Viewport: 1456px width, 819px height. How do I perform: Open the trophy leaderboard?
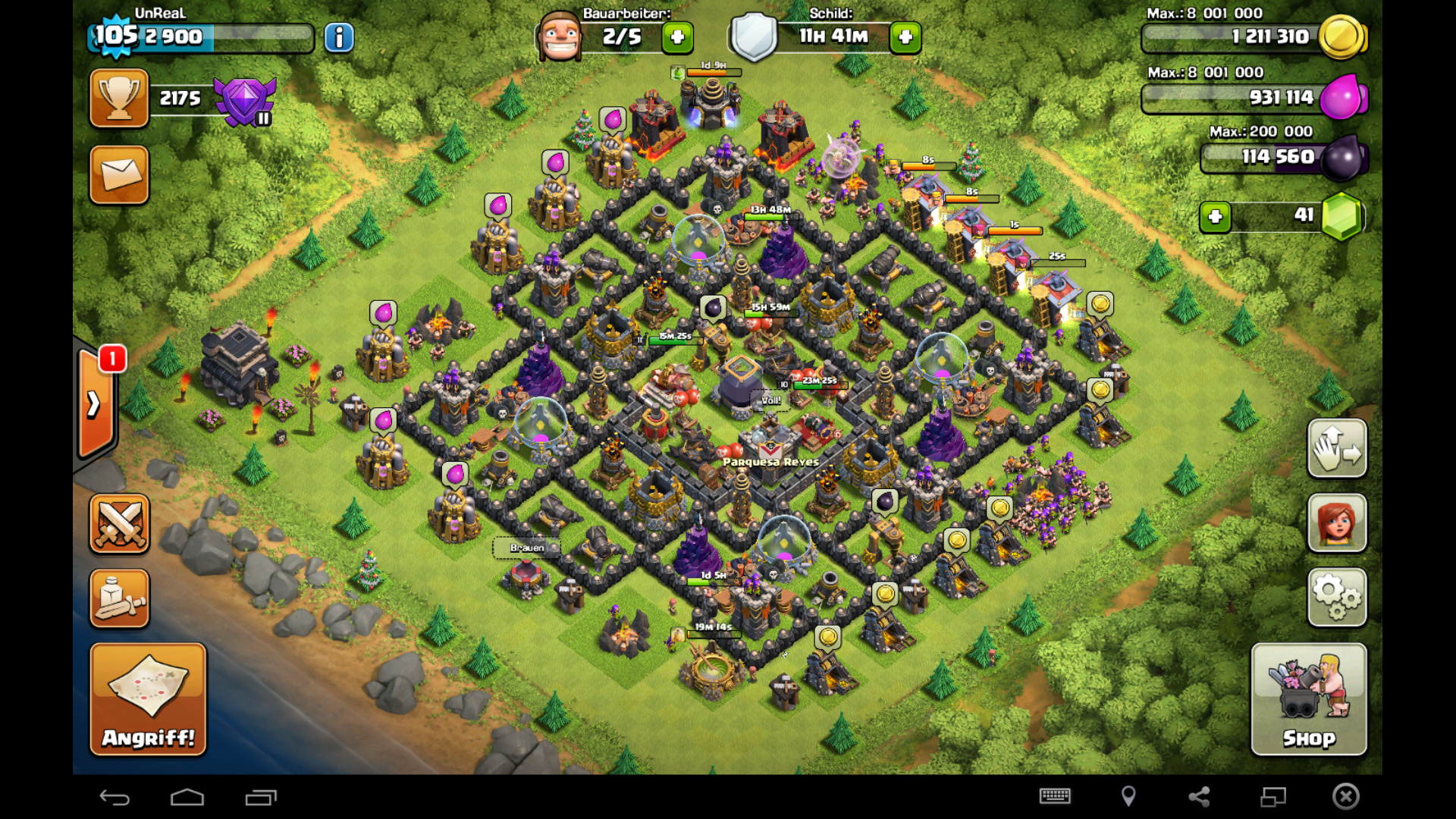119,99
